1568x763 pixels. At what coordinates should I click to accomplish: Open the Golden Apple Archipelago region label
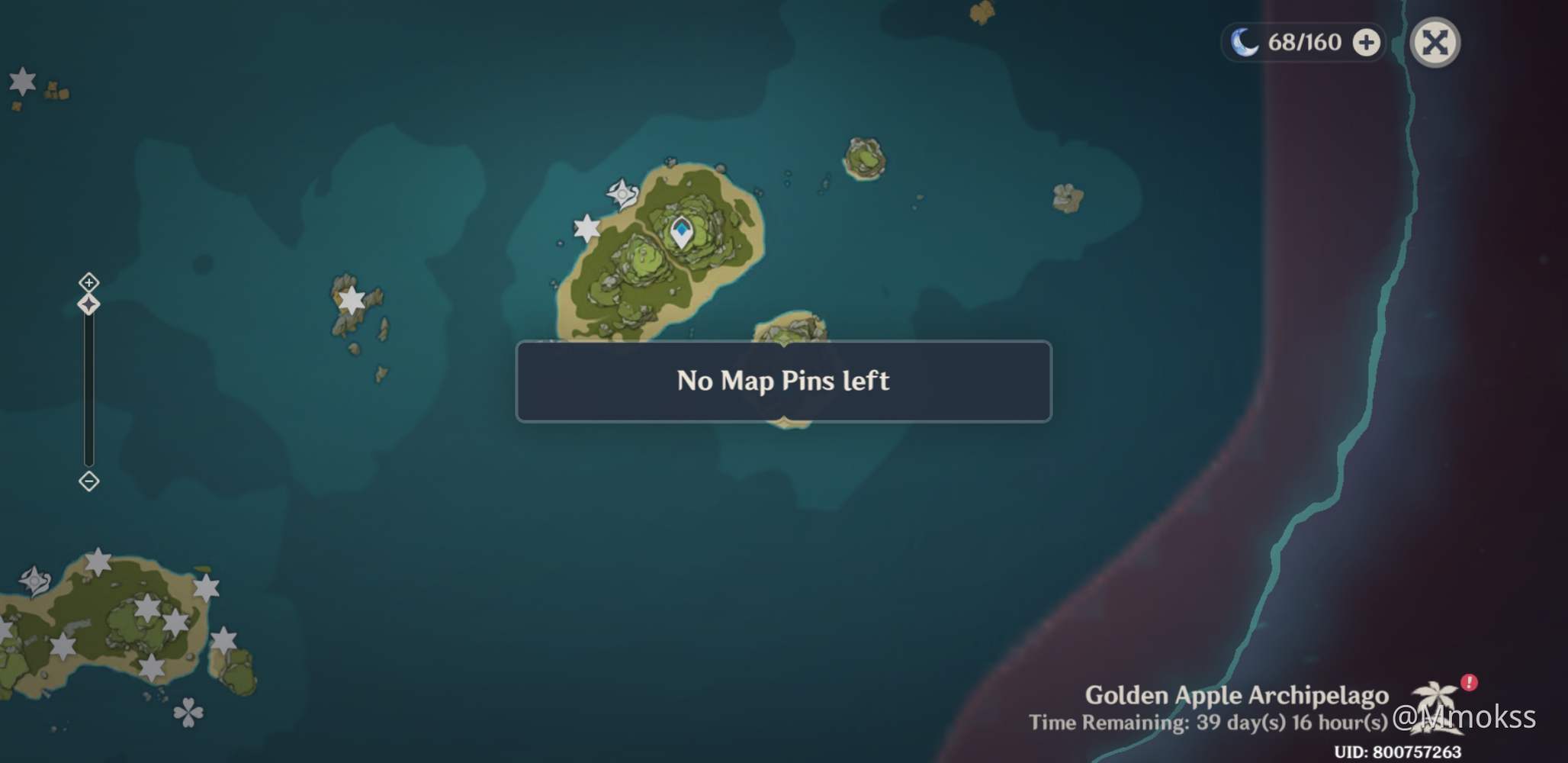click(1239, 695)
